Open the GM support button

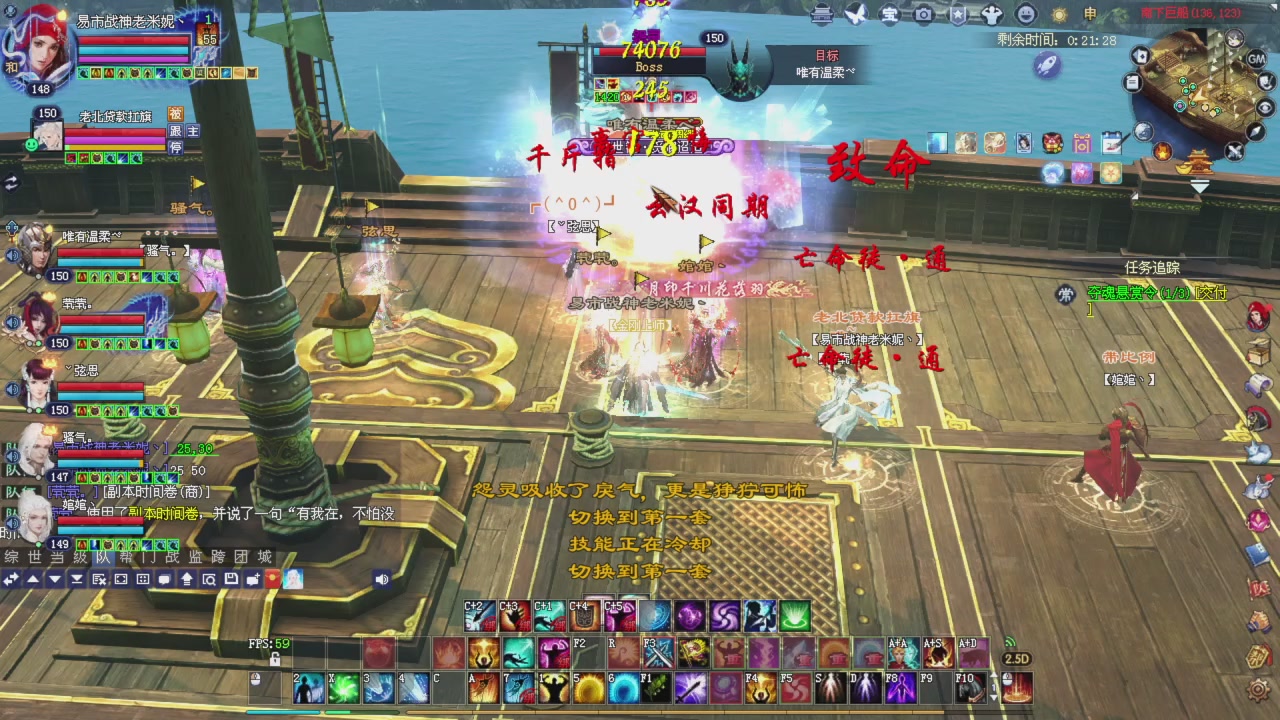pos(1257,59)
